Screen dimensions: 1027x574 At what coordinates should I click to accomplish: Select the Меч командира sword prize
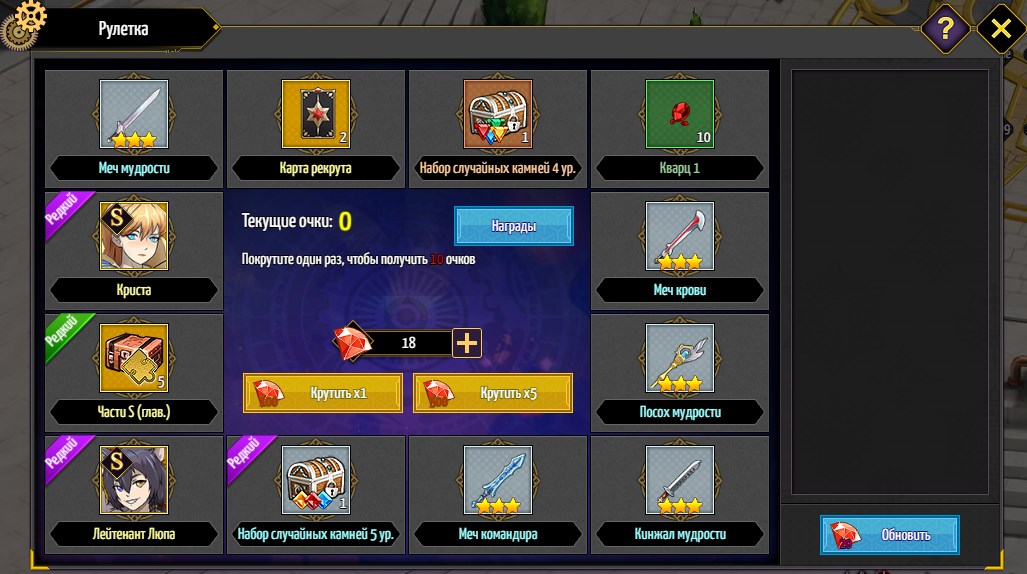[498, 480]
